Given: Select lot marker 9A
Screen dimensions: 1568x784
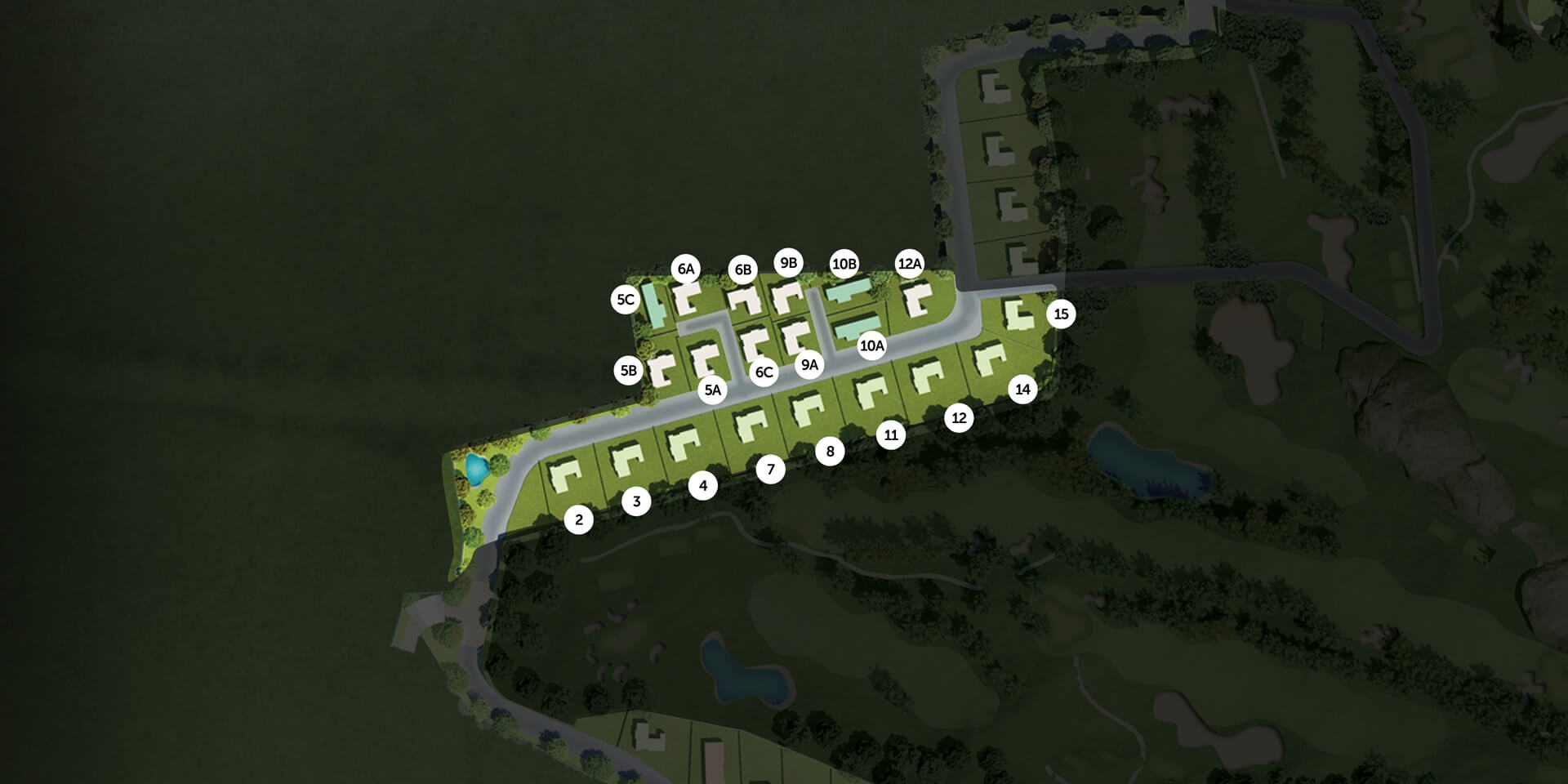Looking at the screenshot, I should (x=809, y=365).
